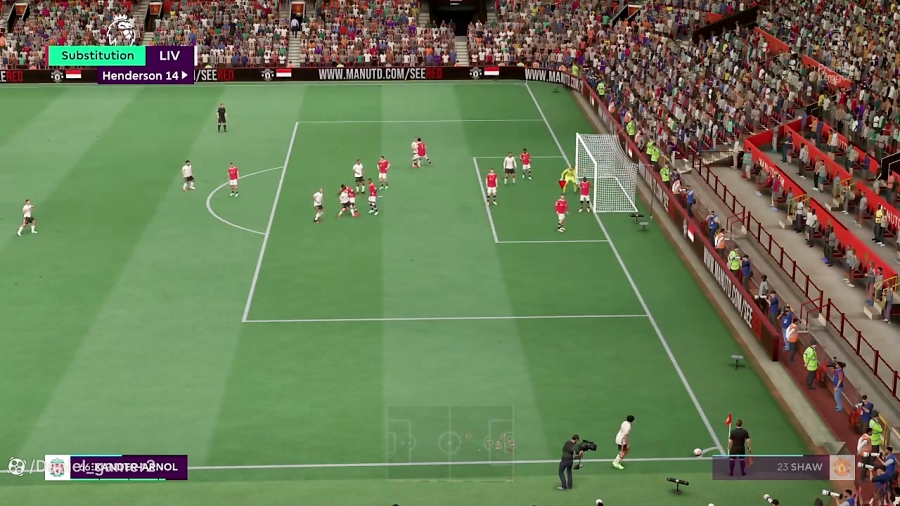Click the film reel watermark icon

(16, 466)
